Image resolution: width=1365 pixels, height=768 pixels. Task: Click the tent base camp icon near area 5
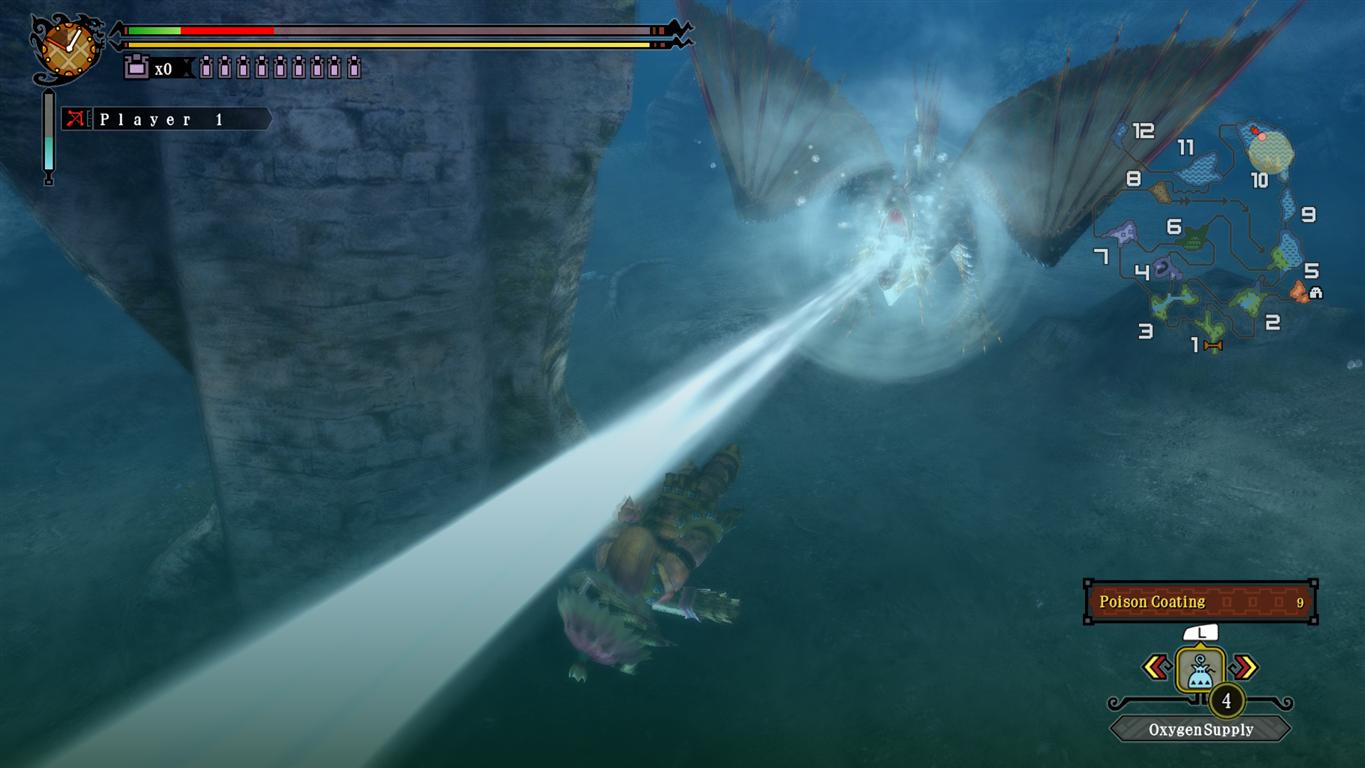[x=1315, y=293]
